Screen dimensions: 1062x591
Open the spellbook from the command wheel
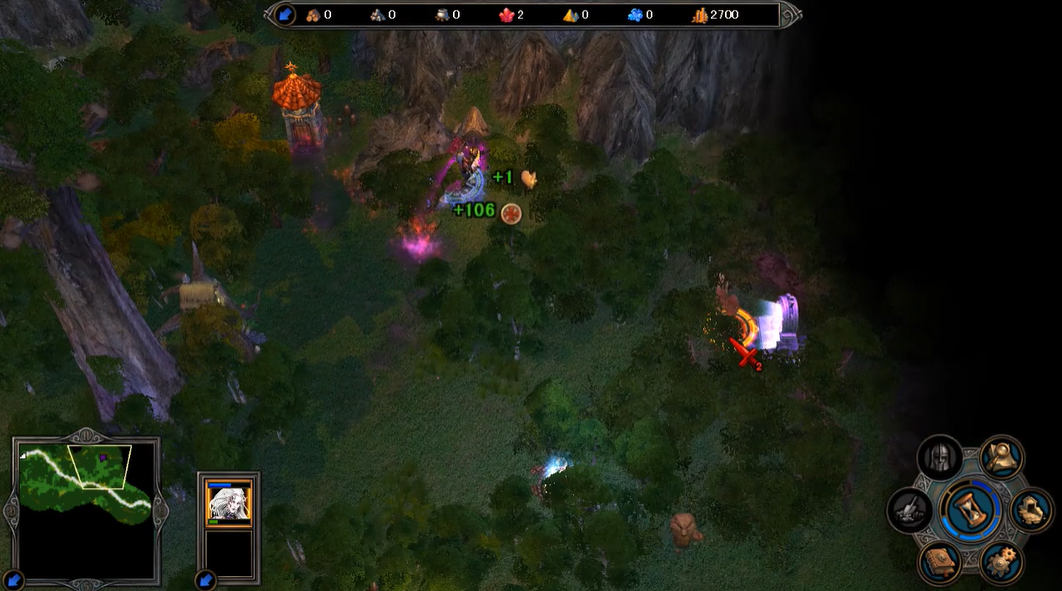click(x=939, y=561)
